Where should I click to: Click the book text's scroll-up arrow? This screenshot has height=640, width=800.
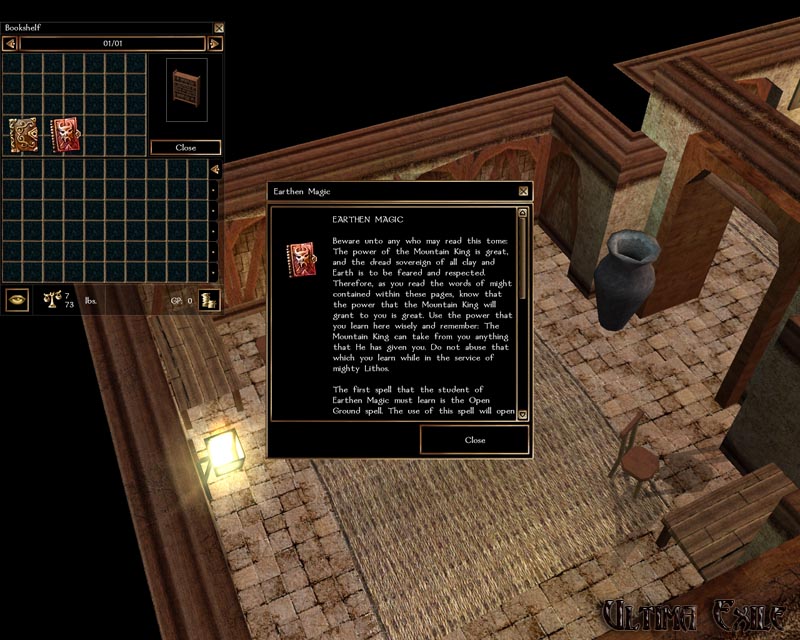[x=522, y=212]
